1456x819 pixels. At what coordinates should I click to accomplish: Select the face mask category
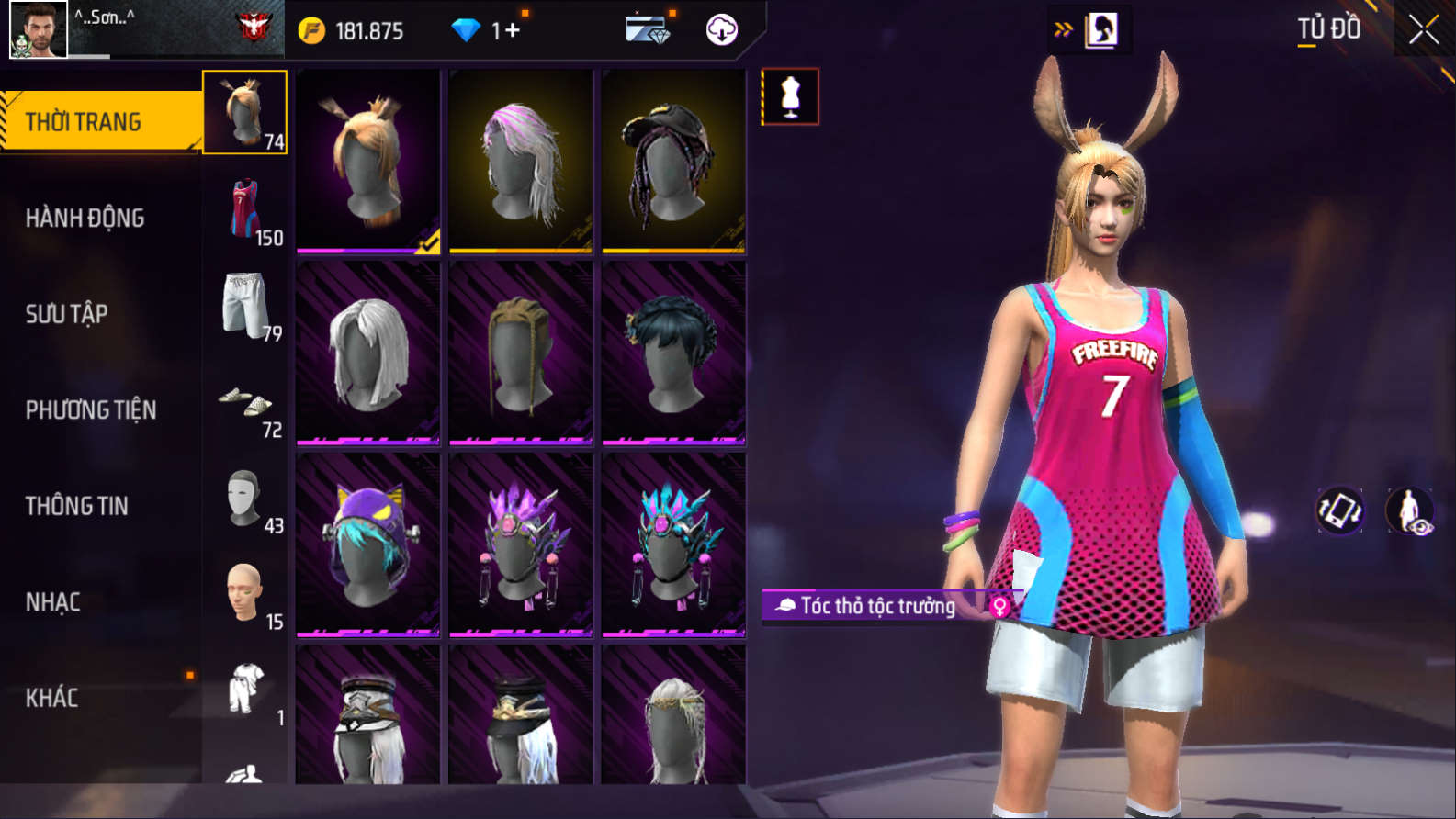click(245, 499)
